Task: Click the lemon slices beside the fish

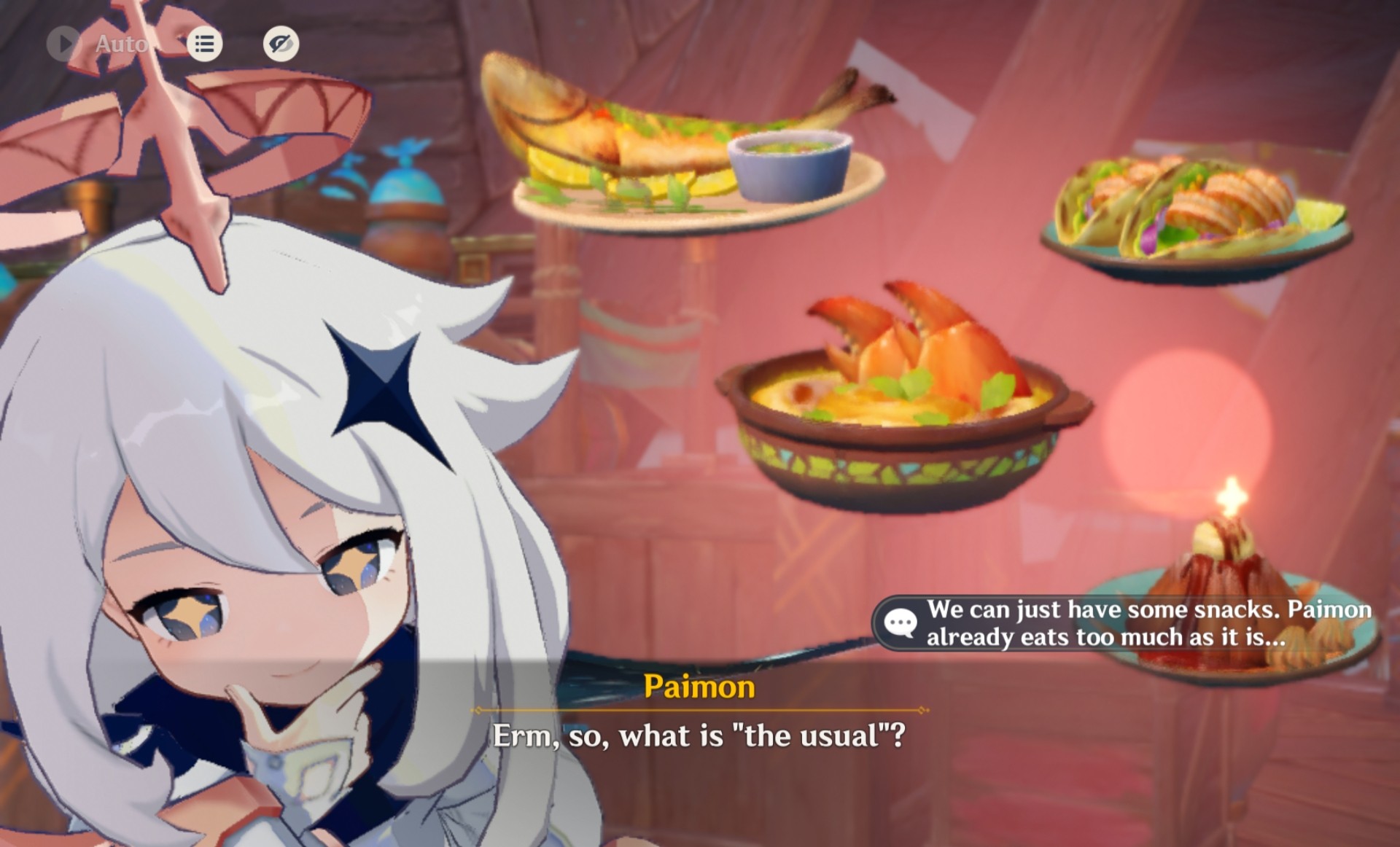Action: pyautogui.click(x=576, y=175)
